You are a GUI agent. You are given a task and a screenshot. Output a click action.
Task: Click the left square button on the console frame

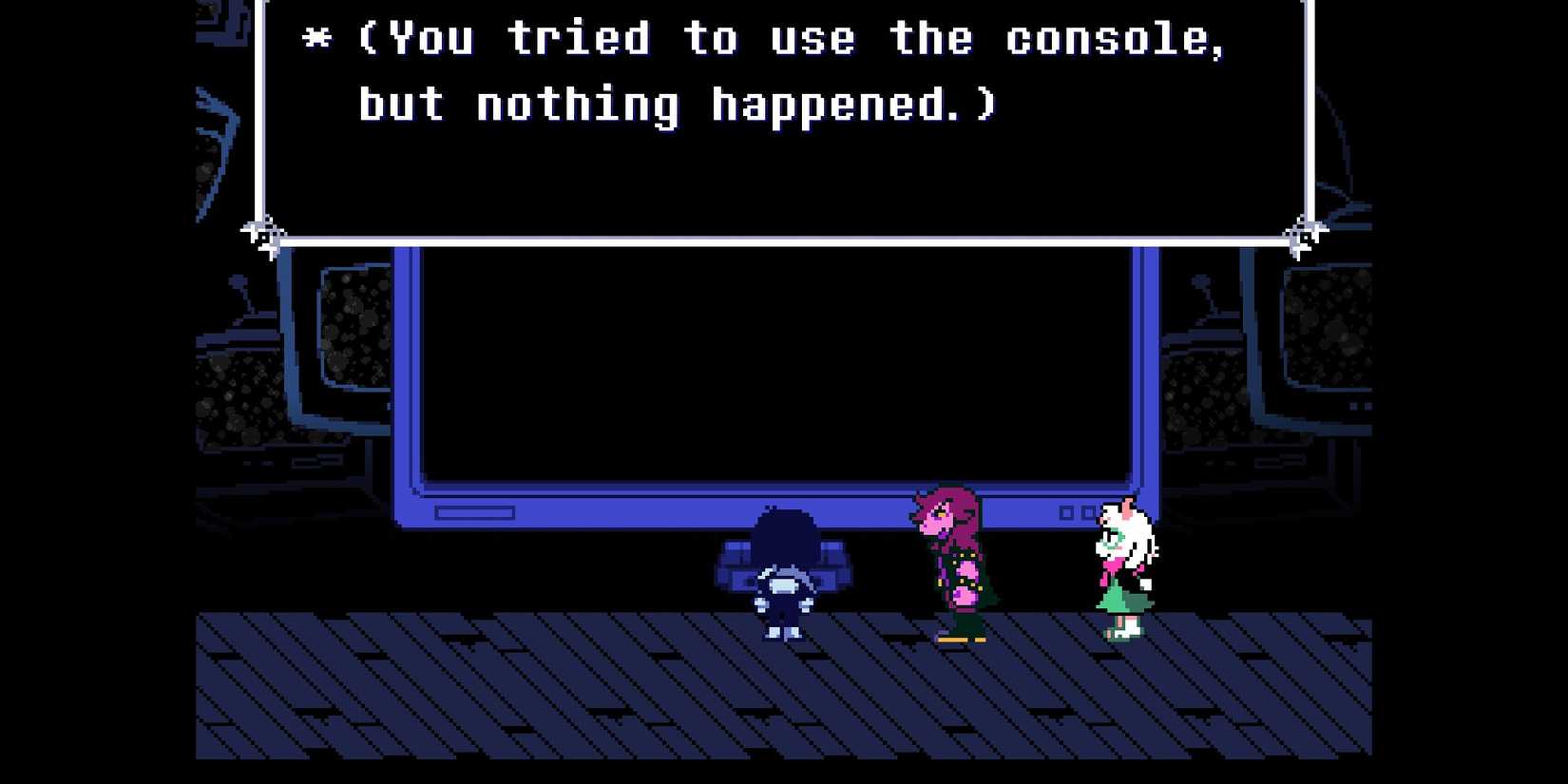point(1064,513)
